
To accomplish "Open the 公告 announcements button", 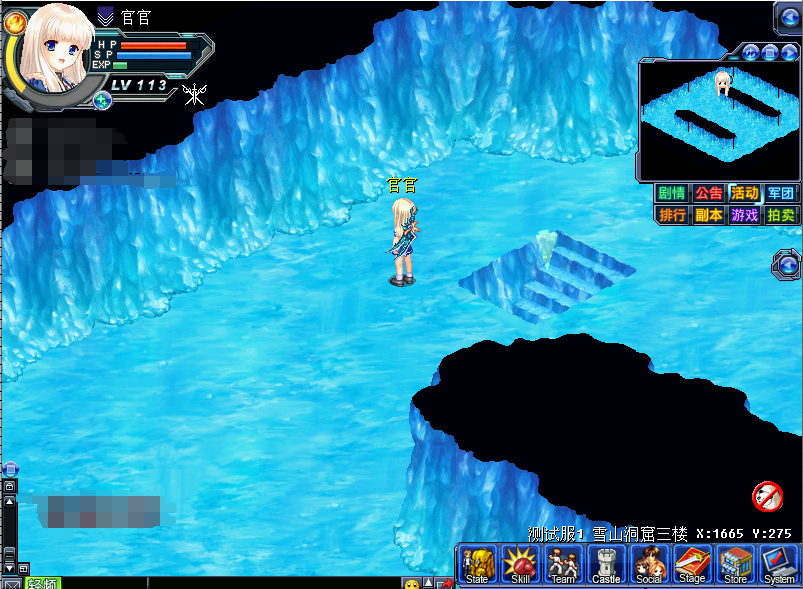I will 708,194.
